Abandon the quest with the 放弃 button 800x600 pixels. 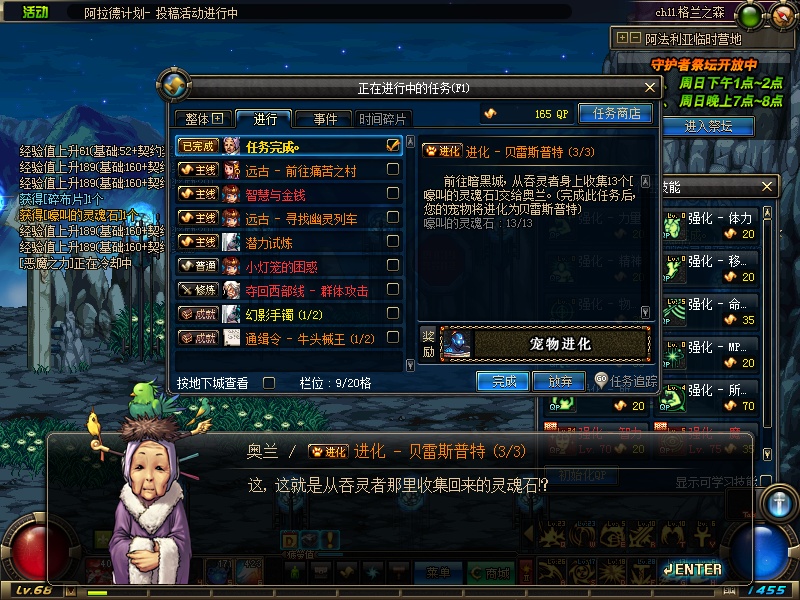pos(560,381)
